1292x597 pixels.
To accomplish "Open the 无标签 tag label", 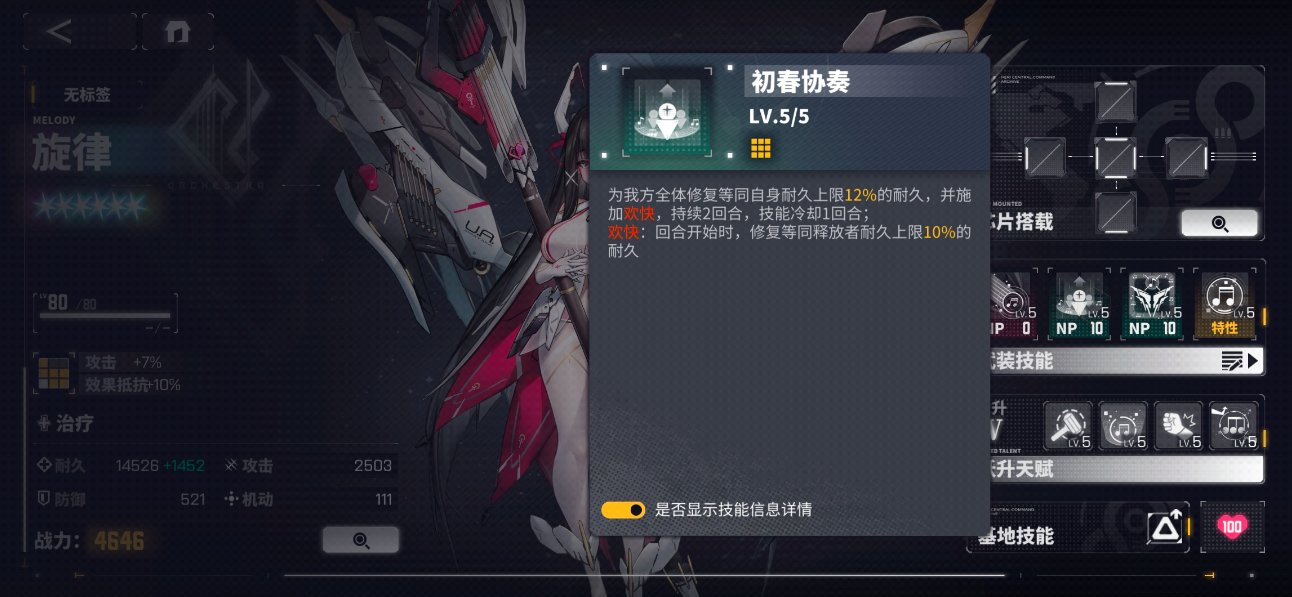I will tap(86, 96).
